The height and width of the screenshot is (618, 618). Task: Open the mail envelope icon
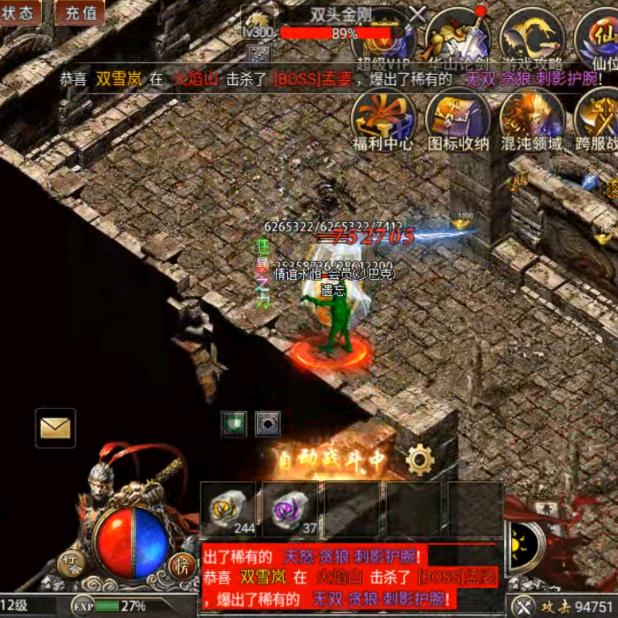tap(55, 428)
